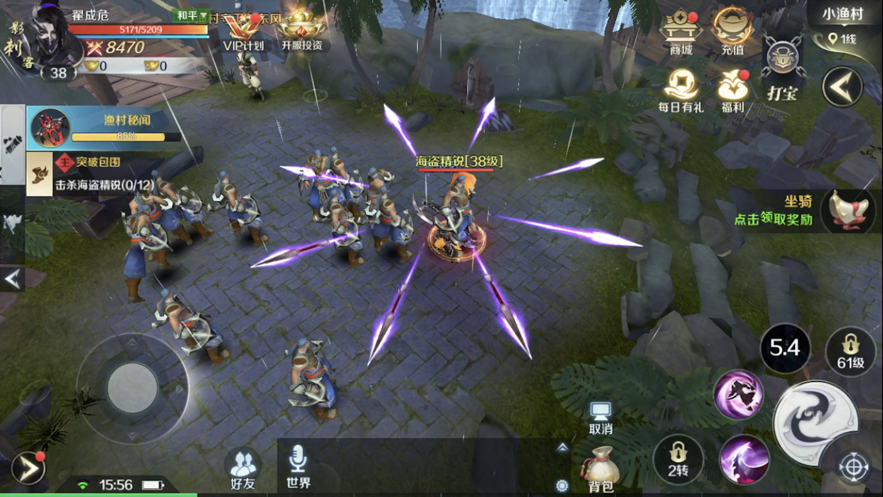The height and width of the screenshot is (497, 883).
Task: Tap the target-lock crosshair button
Action: (853, 467)
